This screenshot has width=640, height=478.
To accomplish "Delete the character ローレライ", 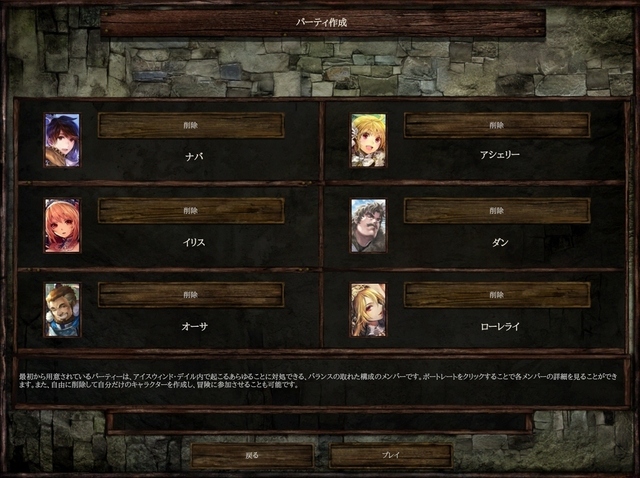I will click(x=497, y=295).
